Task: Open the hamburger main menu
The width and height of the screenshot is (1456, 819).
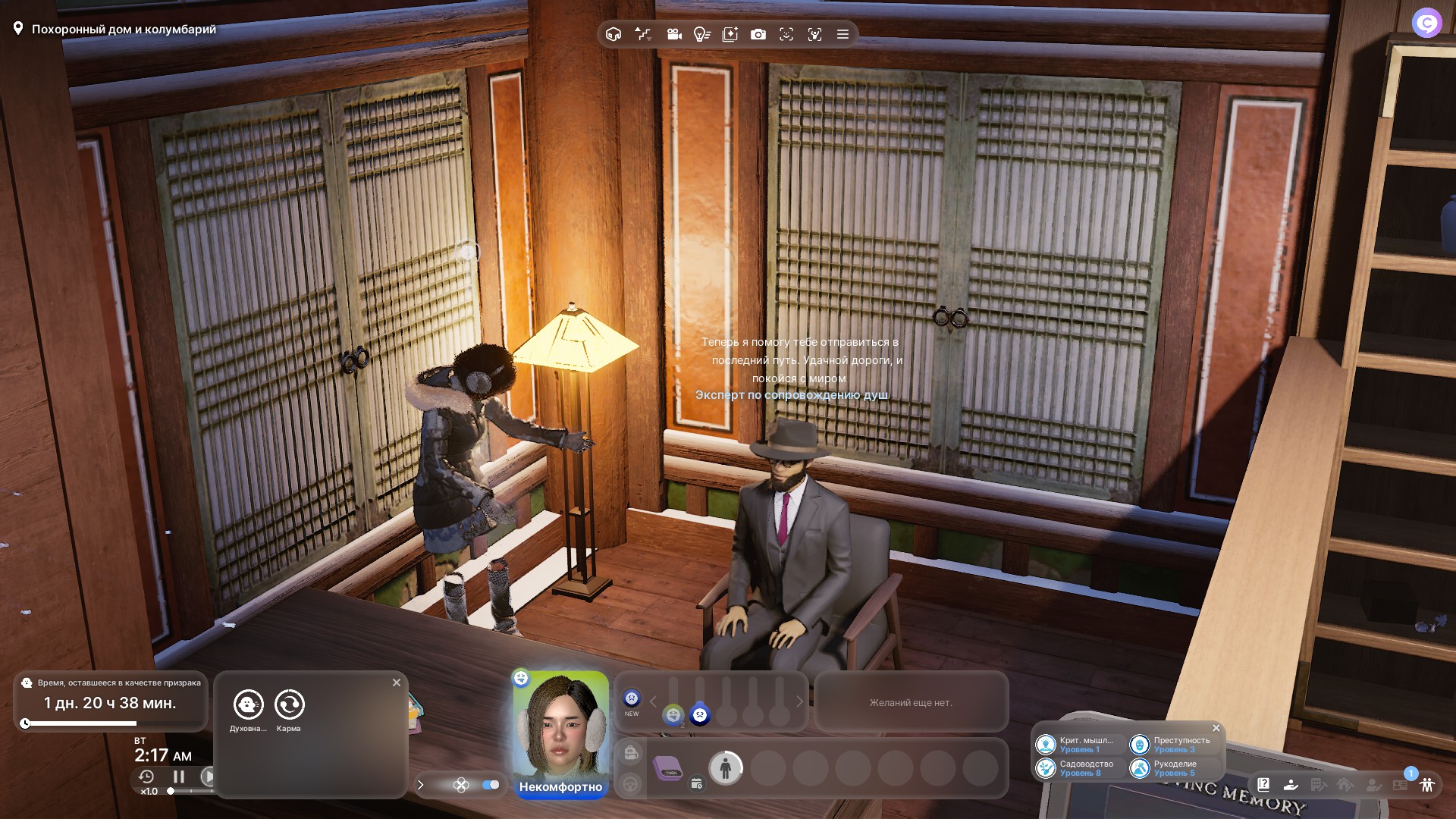Action: pyautogui.click(x=843, y=34)
